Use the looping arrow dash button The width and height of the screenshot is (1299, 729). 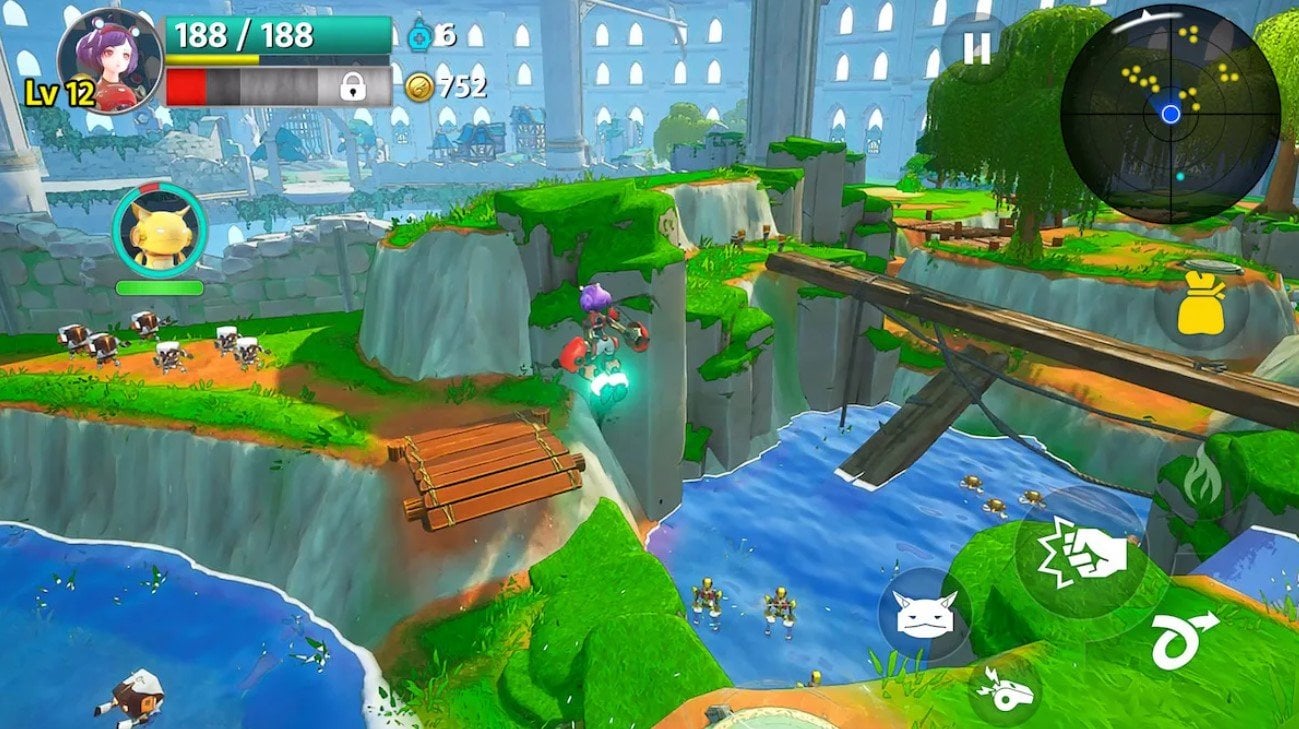tap(1184, 638)
